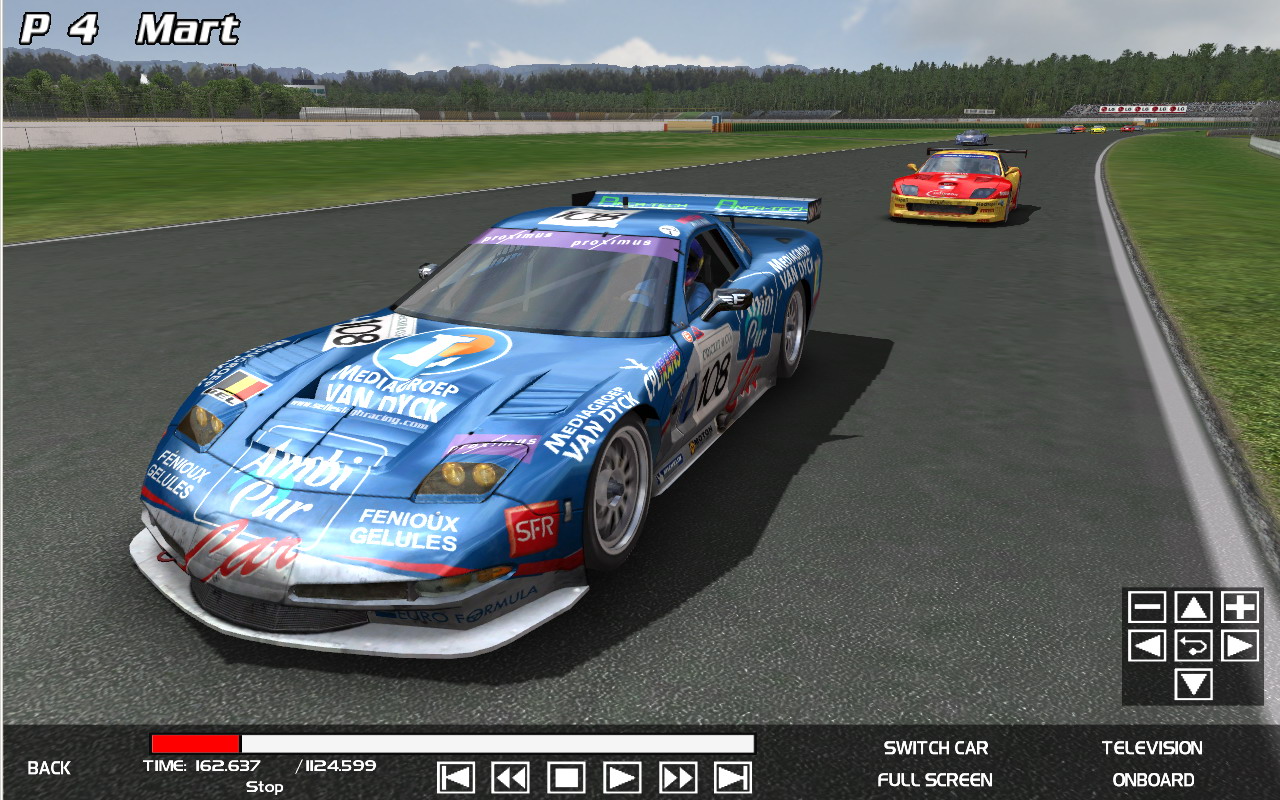
Task: Rotate camera with the left arrow
Action: click(x=1147, y=646)
